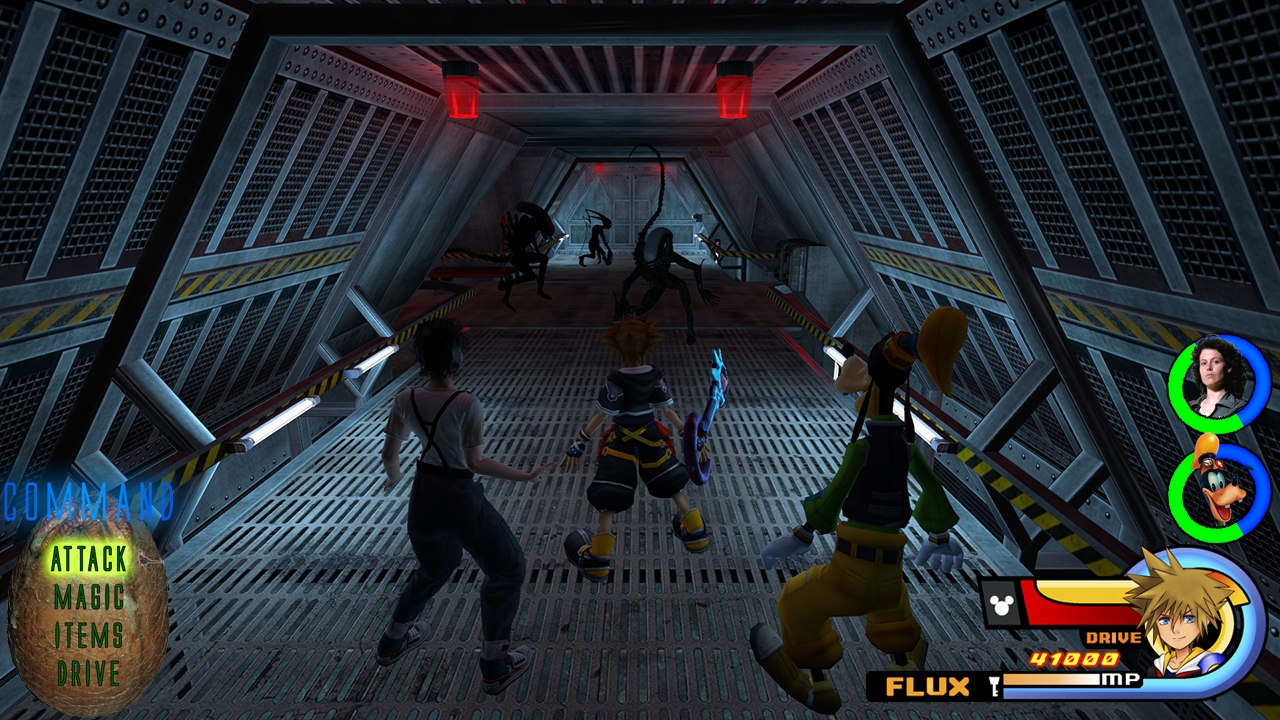Select the FLUX limit command
The height and width of the screenshot is (720, 1280).
928,688
